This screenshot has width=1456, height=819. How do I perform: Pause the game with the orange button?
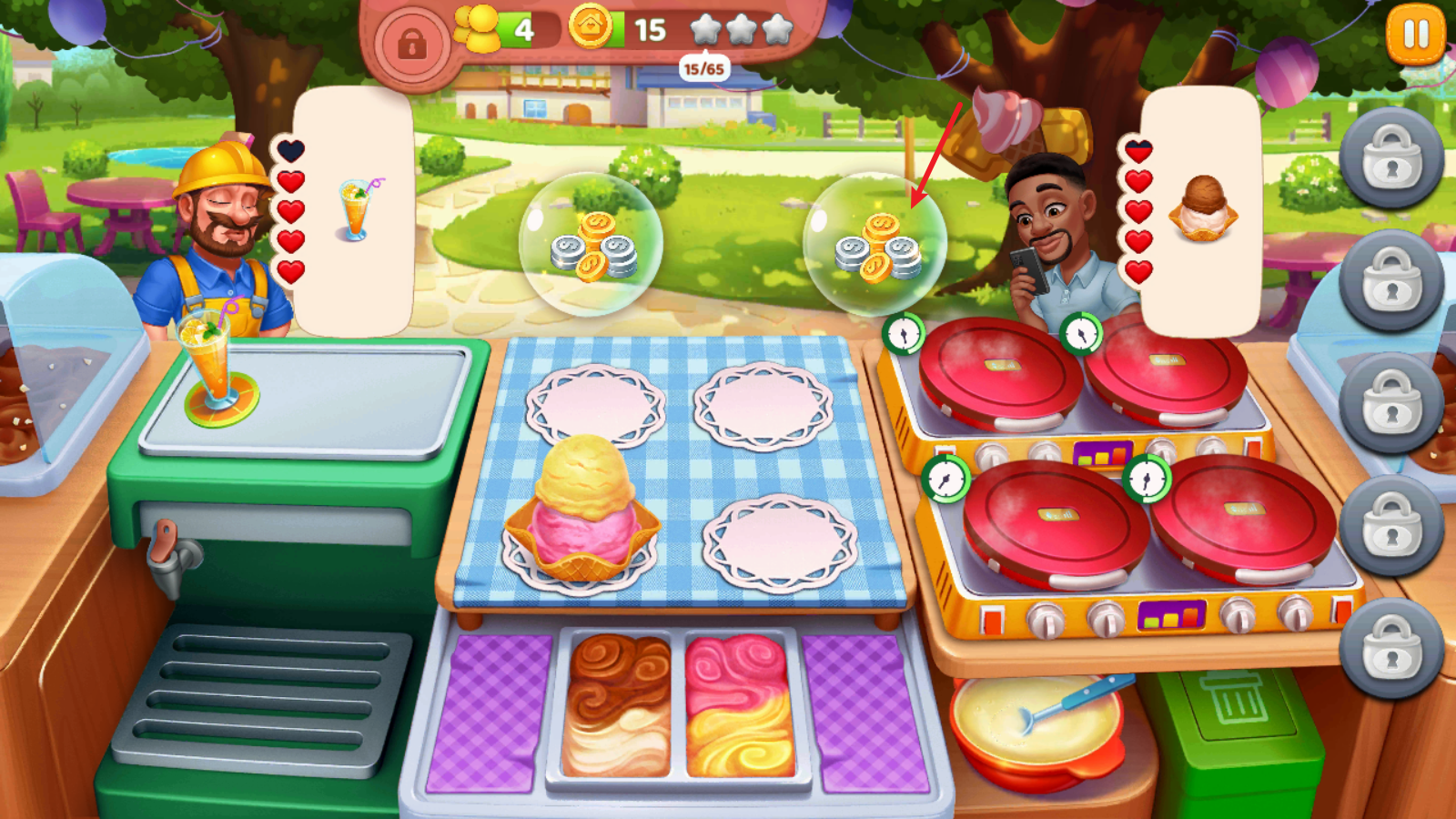1415,35
